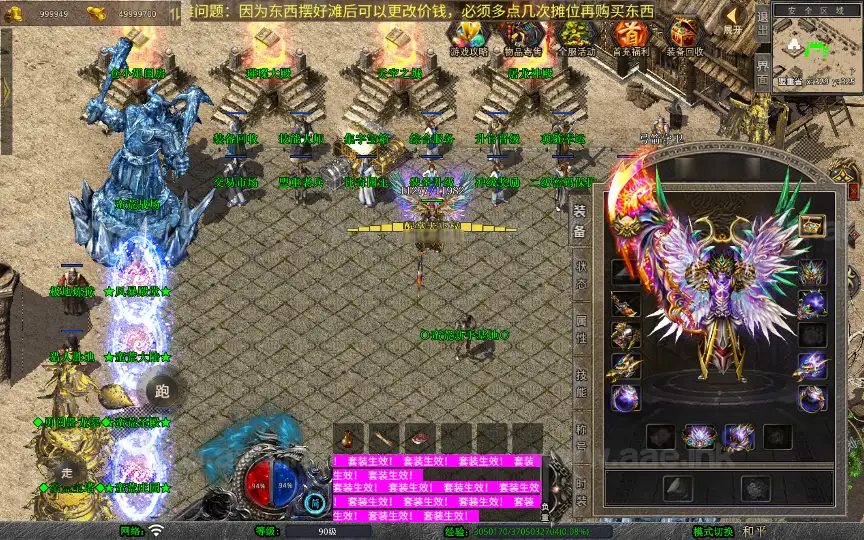Use the gourd potion hotbar slot
864x540 pixels.
coord(348,438)
